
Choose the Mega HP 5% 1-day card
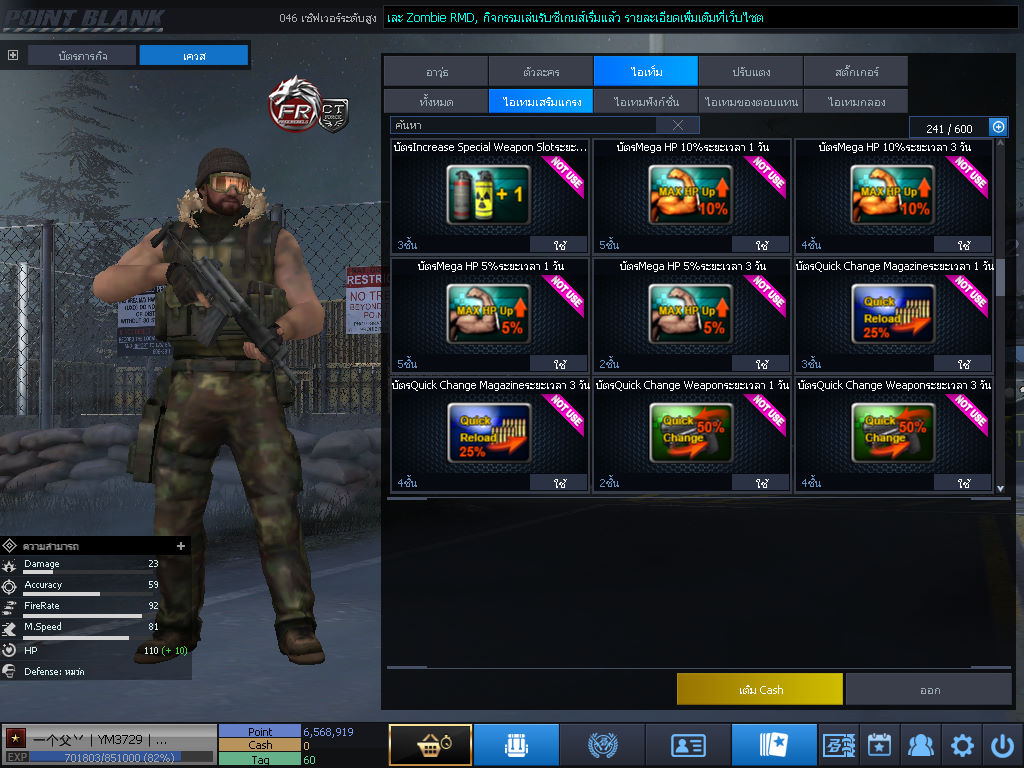click(x=490, y=315)
